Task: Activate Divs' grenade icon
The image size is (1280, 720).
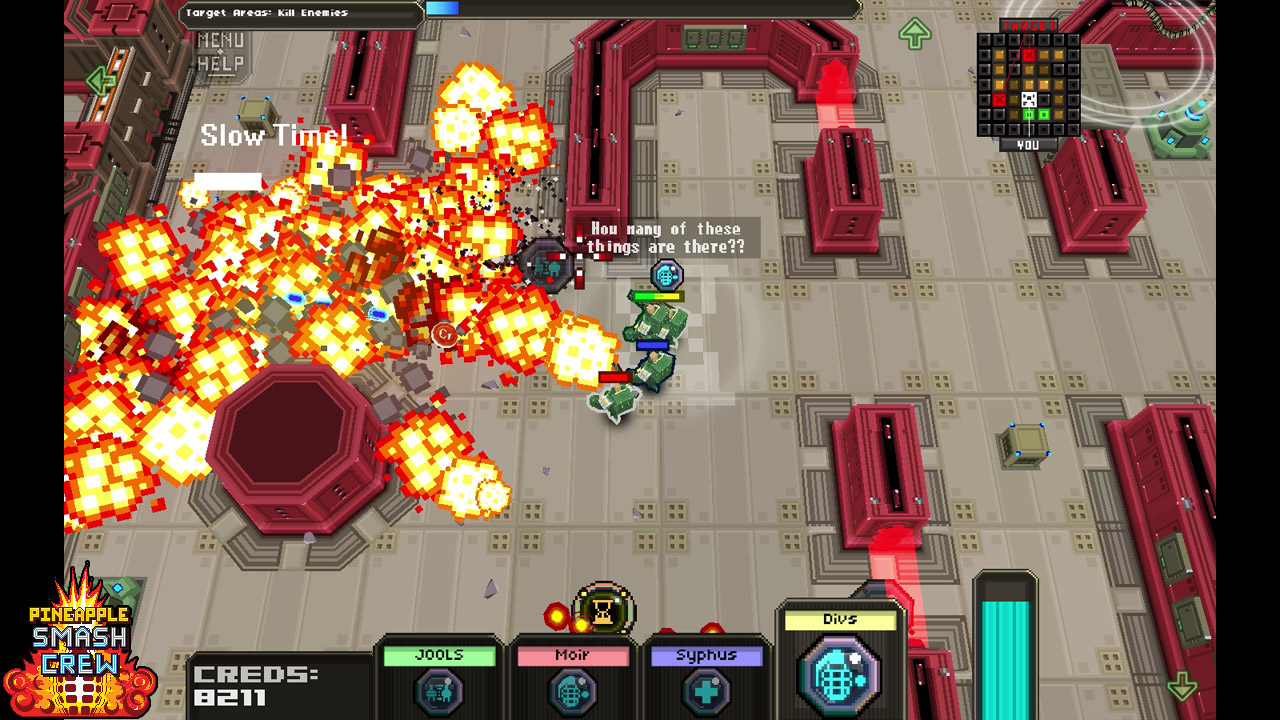Action: 839,673
